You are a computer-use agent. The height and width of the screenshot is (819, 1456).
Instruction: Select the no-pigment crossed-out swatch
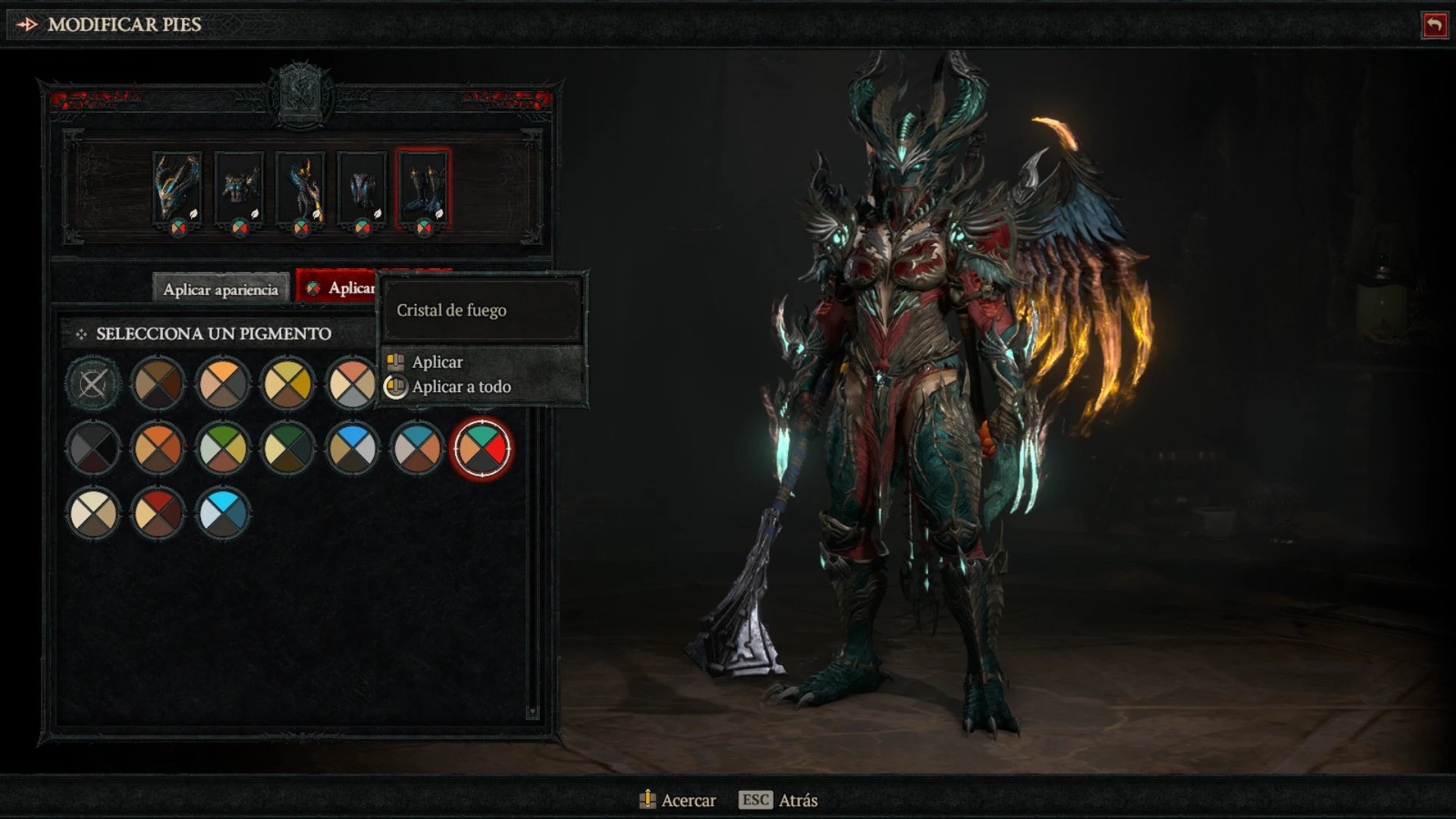pos(93,384)
